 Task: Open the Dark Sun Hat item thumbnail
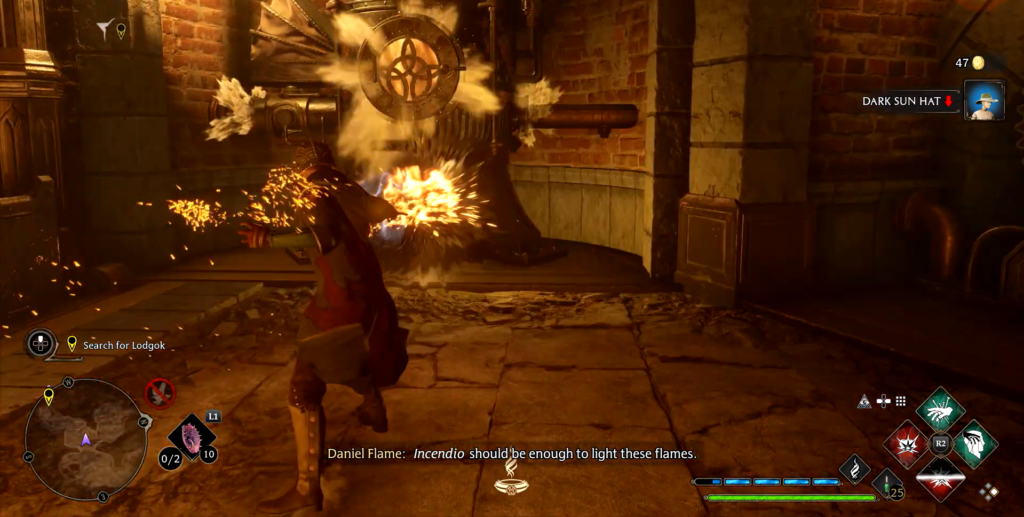(x=984, y=101)
